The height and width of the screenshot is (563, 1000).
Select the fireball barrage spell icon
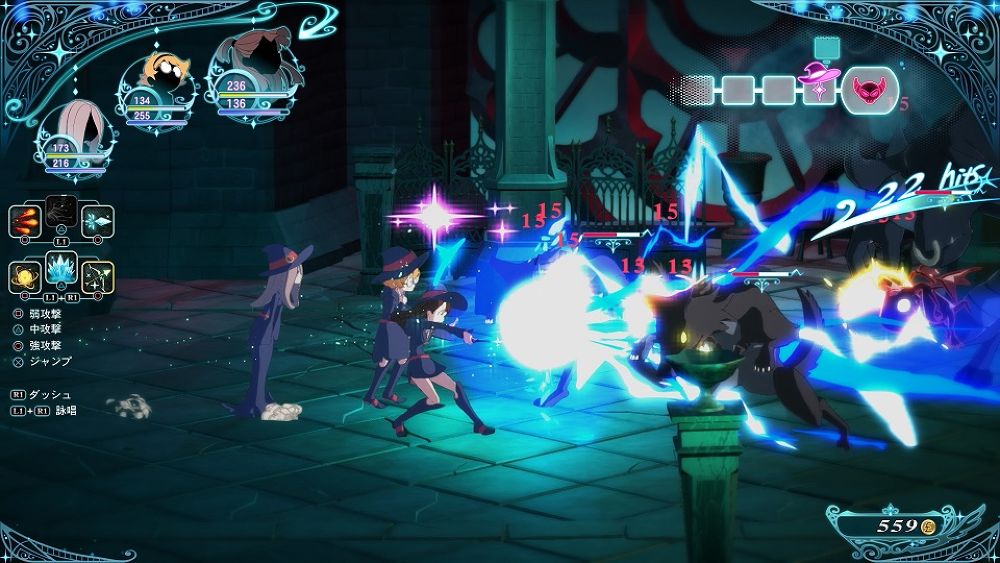pos(25,220)
